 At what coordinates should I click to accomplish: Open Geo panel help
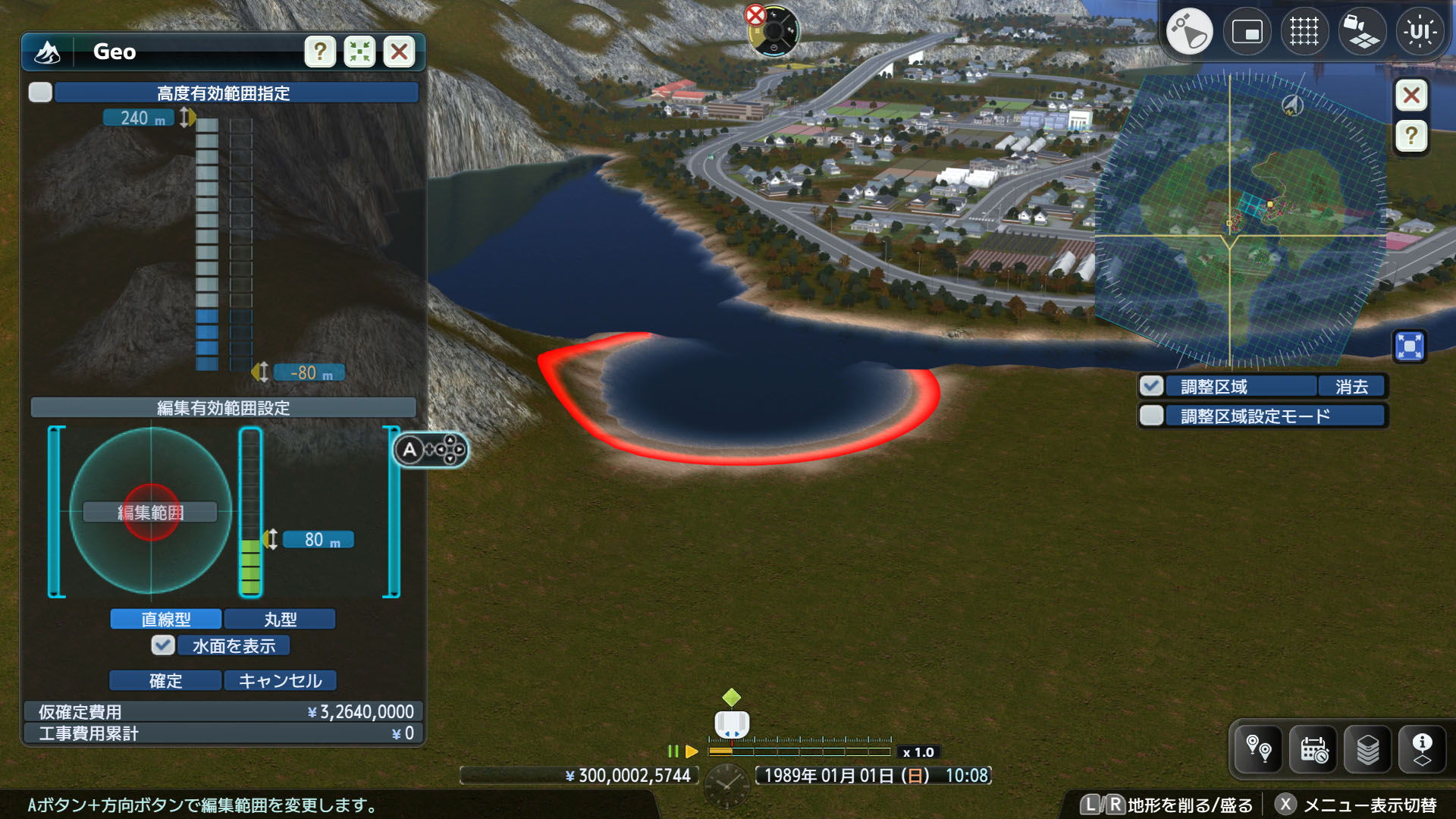pyautogui.click(x=320, y=52)
